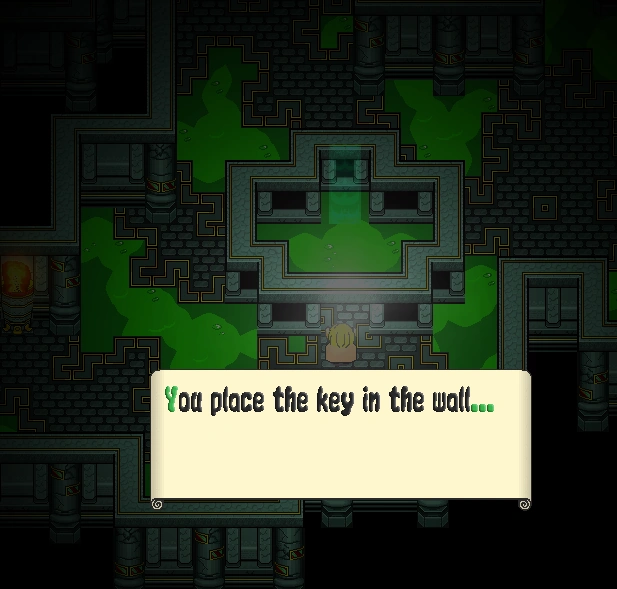Advance the "You place the key" dialogue box
617x589 pixels.
(340, 437)
